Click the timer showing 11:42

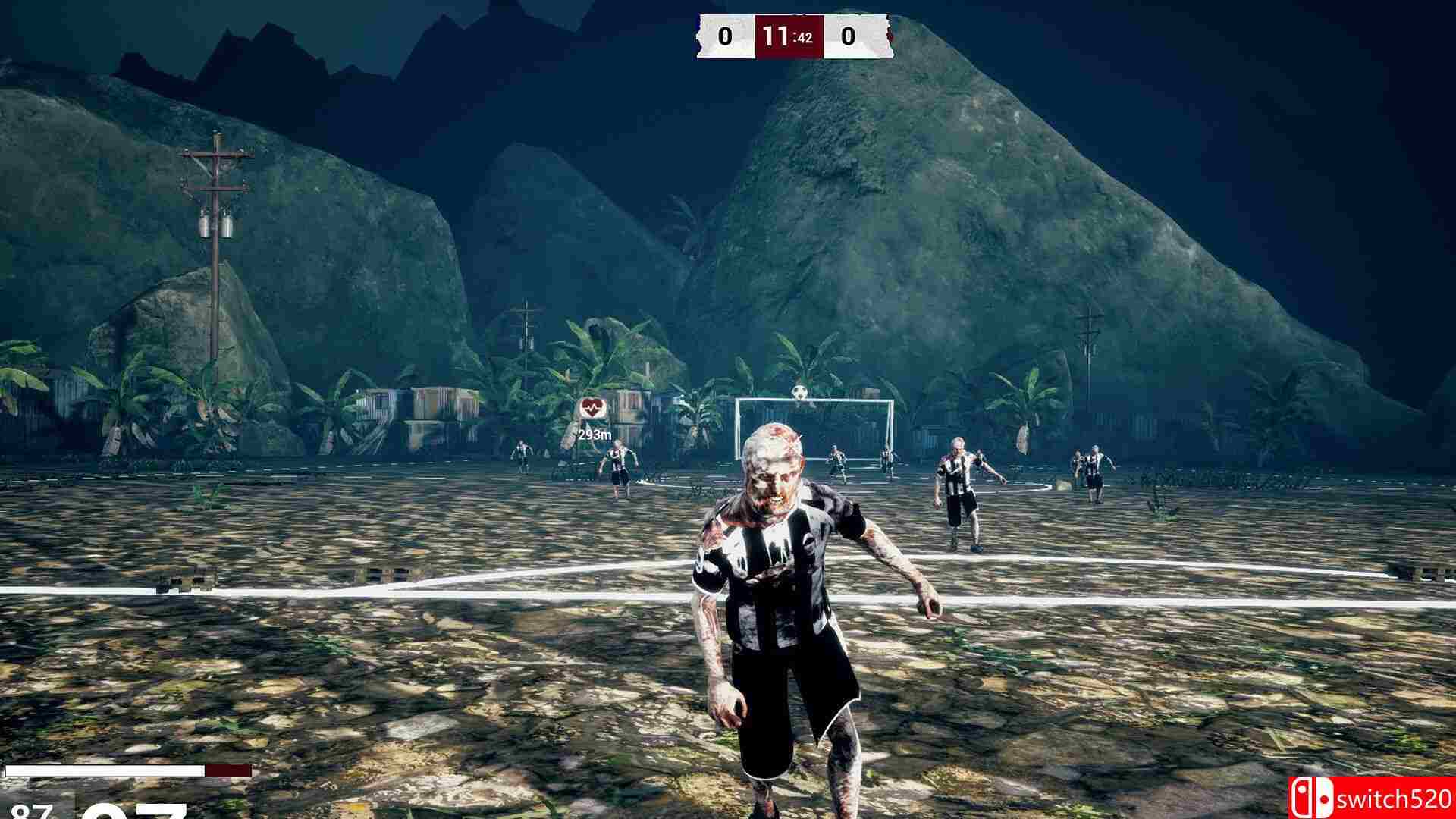pos(789,36)
